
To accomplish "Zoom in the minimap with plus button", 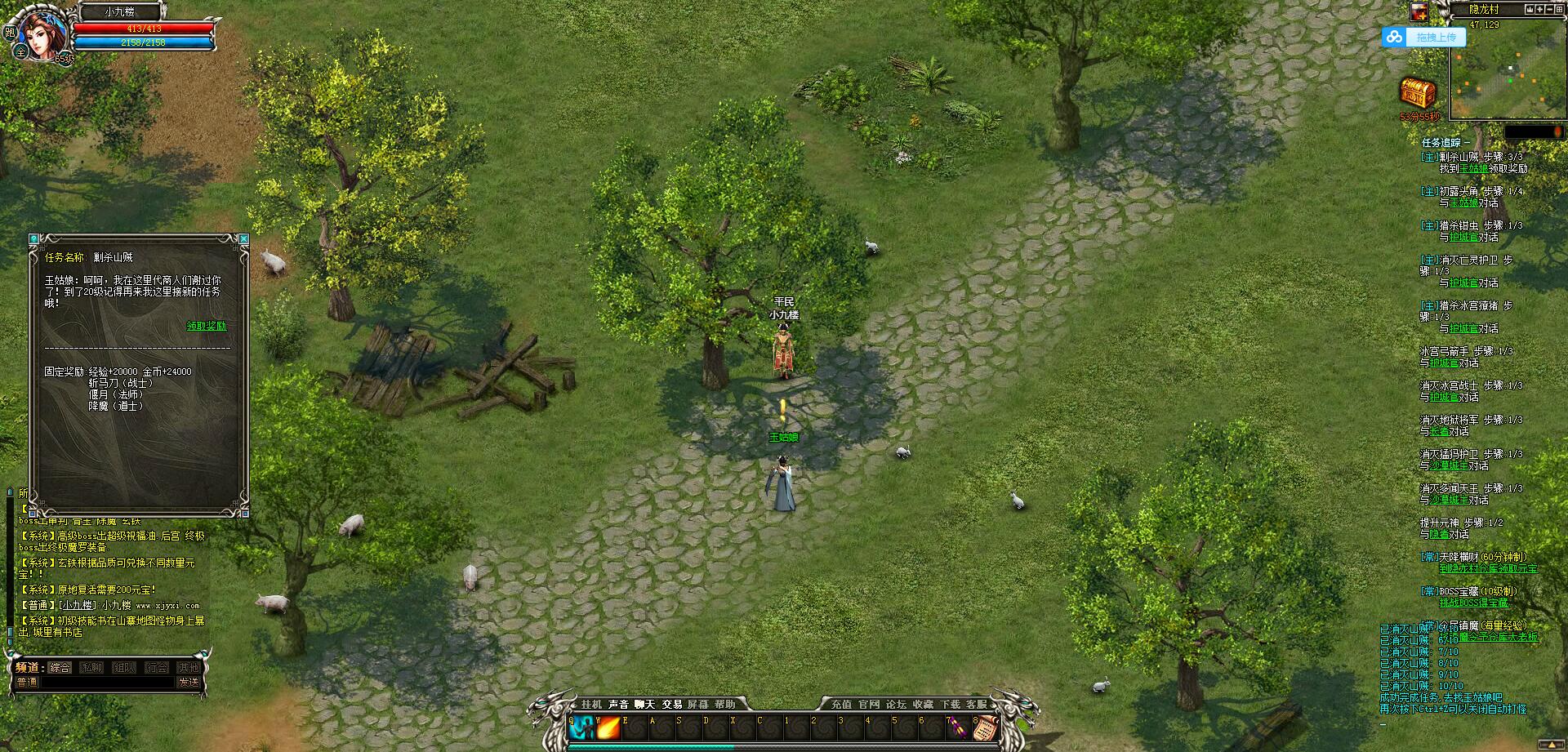I will (x=1541, y=10).
